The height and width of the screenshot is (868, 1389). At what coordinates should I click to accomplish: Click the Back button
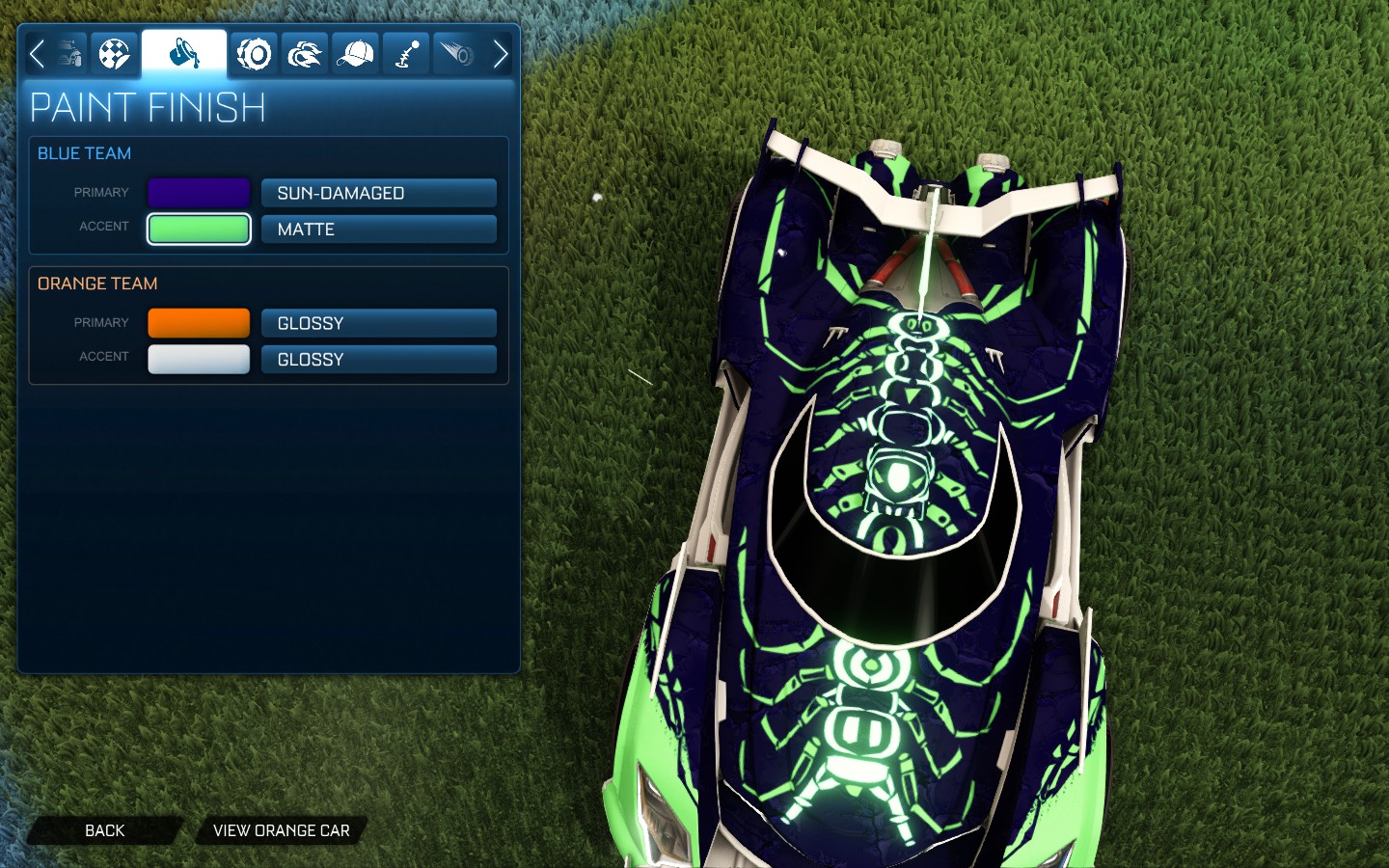pyautogui.click(x=104, y=830)
